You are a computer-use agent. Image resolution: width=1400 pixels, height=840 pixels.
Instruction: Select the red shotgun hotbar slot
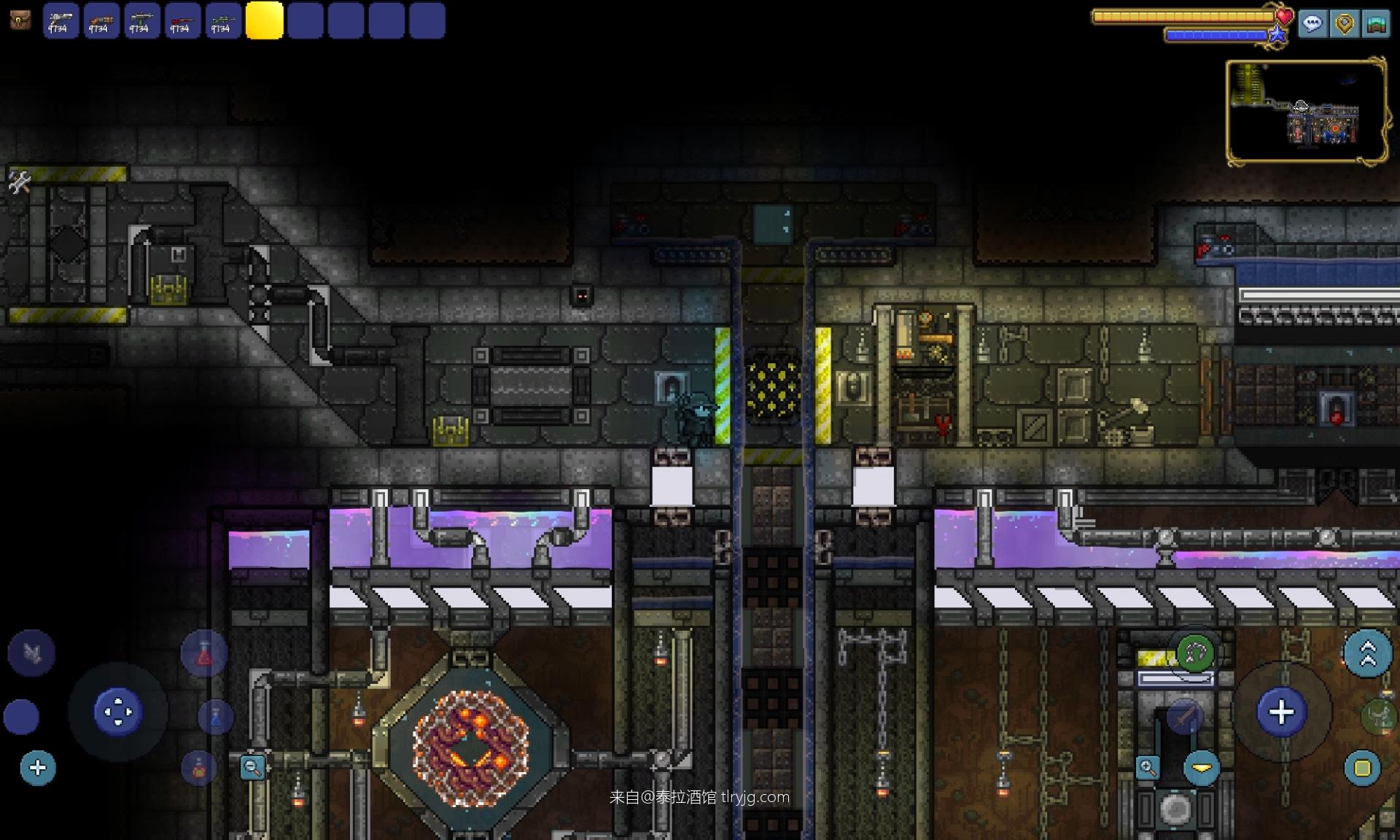(x=182, y=20)
